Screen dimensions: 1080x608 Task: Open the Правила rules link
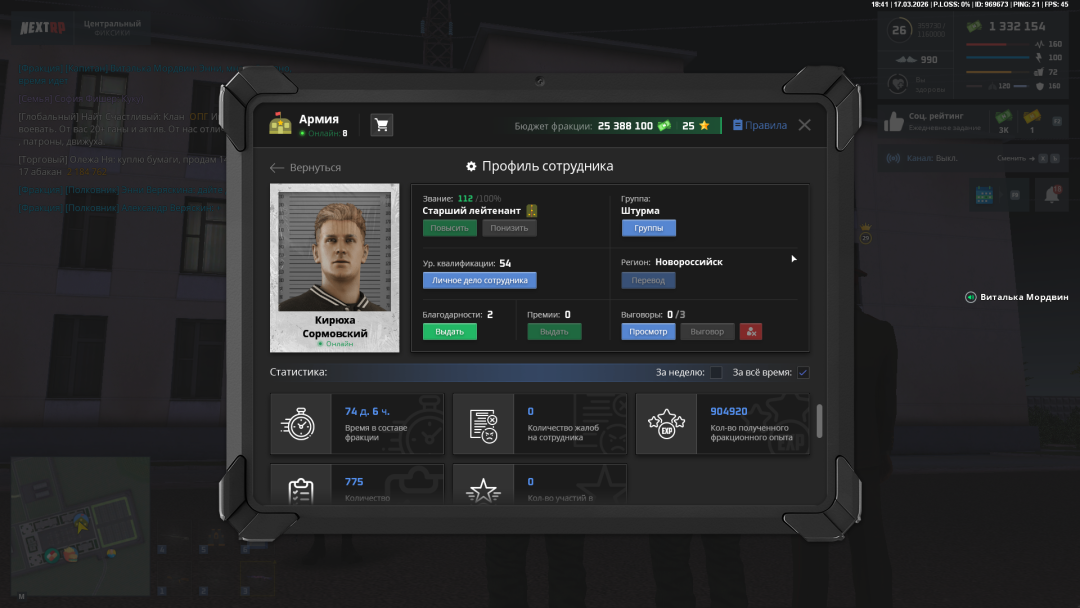[x=760, y=125]
